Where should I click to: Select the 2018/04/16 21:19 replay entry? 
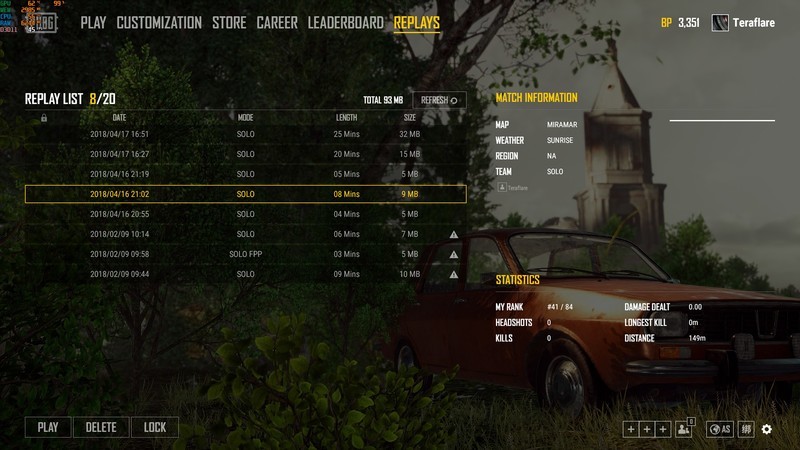click(x=245, y=174)
